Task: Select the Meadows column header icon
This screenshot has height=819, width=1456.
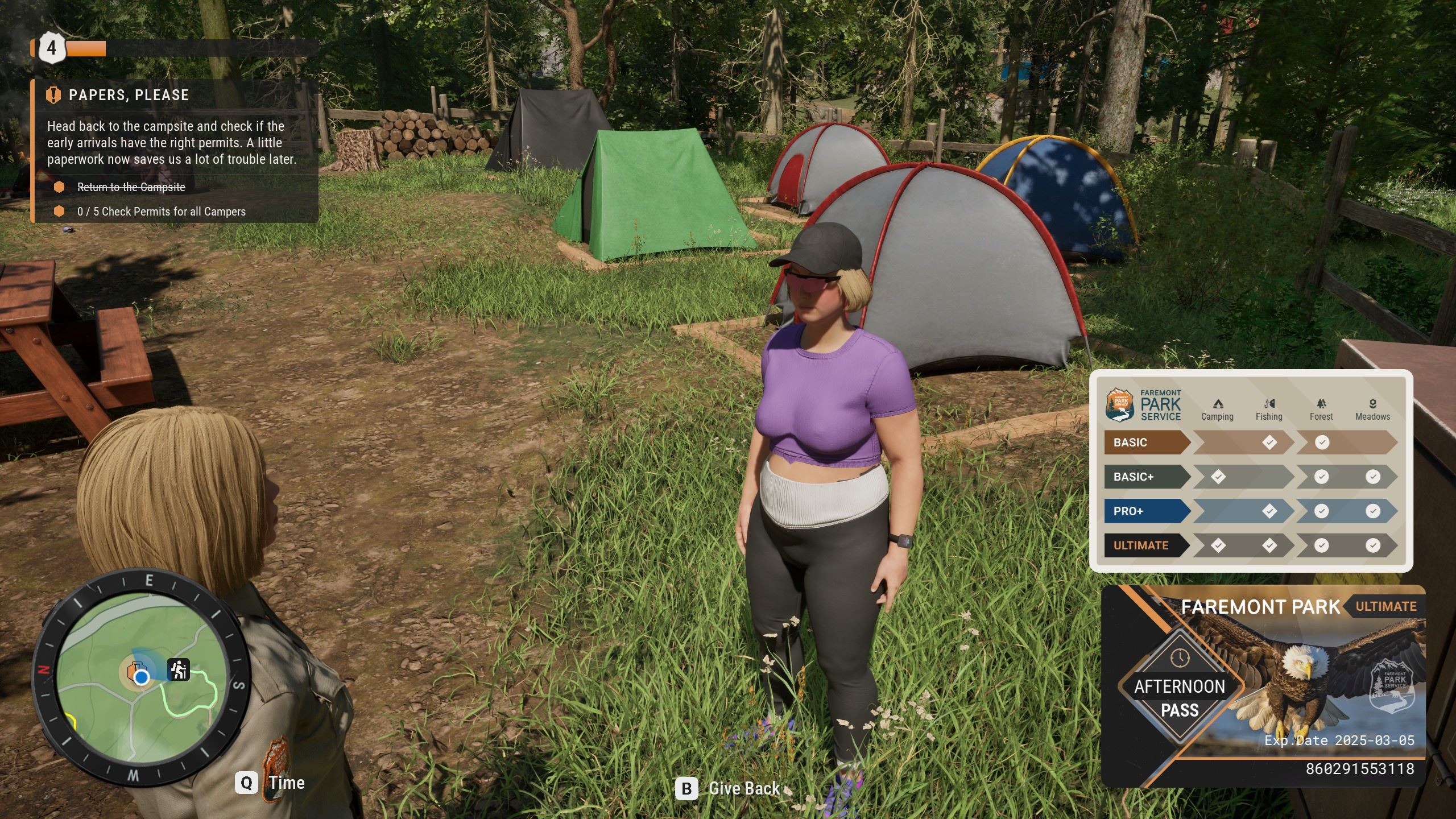Action: coord(1372,404)
